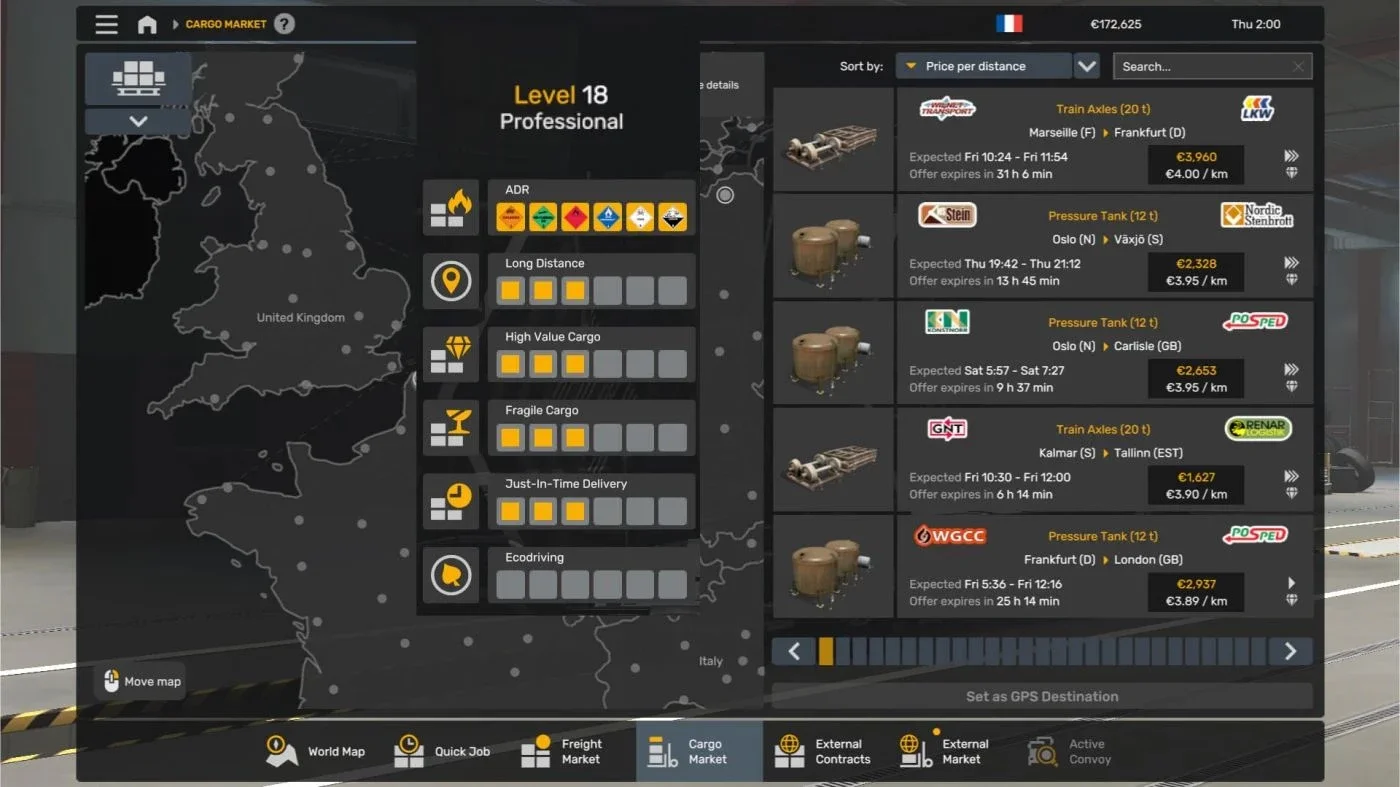
Task: Open the External Contracts tab
Action: coord(827,750)
